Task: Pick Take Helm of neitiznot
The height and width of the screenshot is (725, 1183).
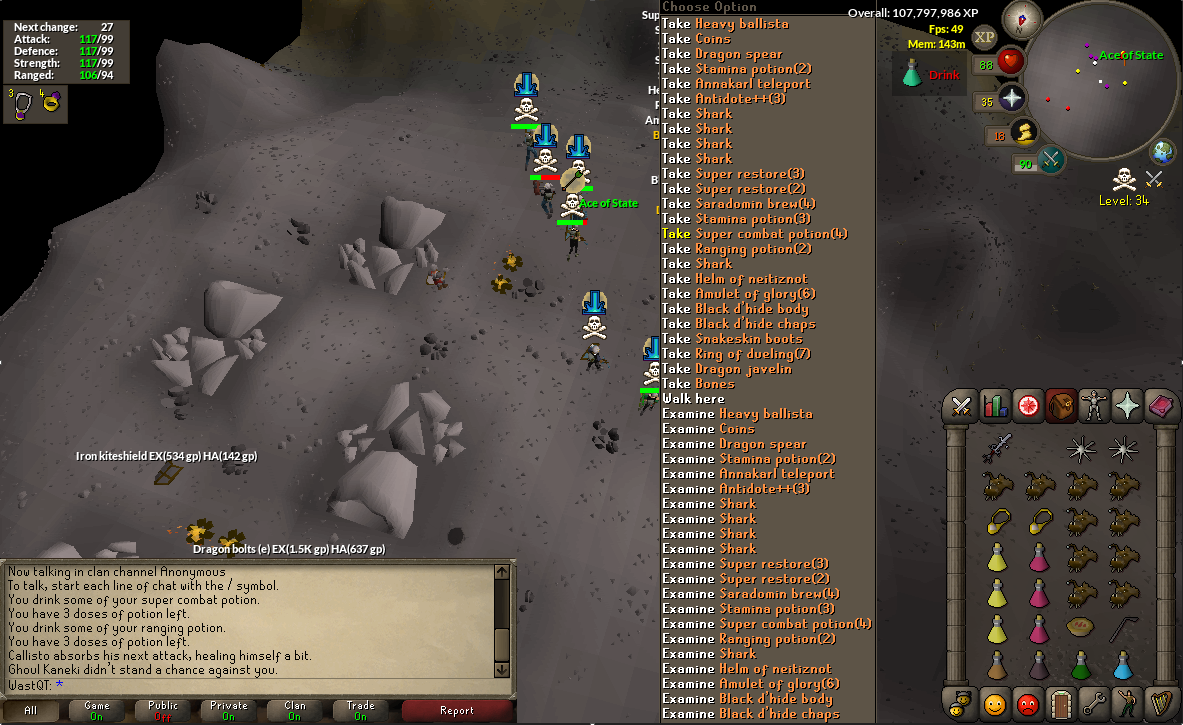Action: pyautogui.click(x=735, y=278)
